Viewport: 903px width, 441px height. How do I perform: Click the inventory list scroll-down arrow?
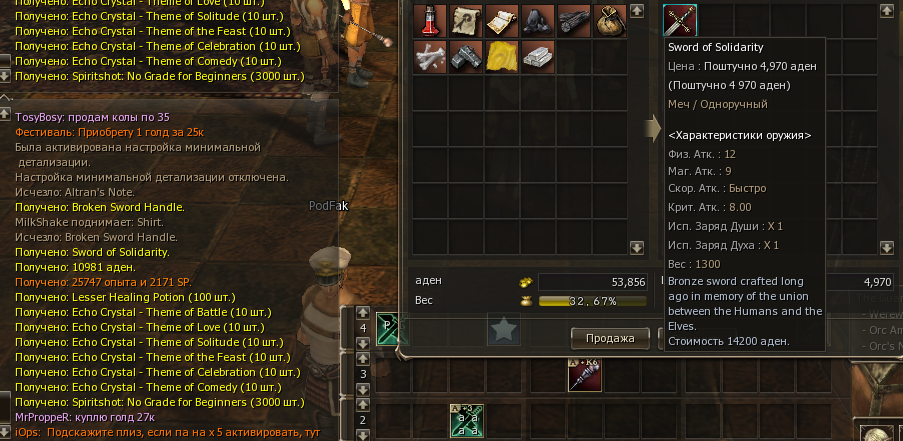637,247
